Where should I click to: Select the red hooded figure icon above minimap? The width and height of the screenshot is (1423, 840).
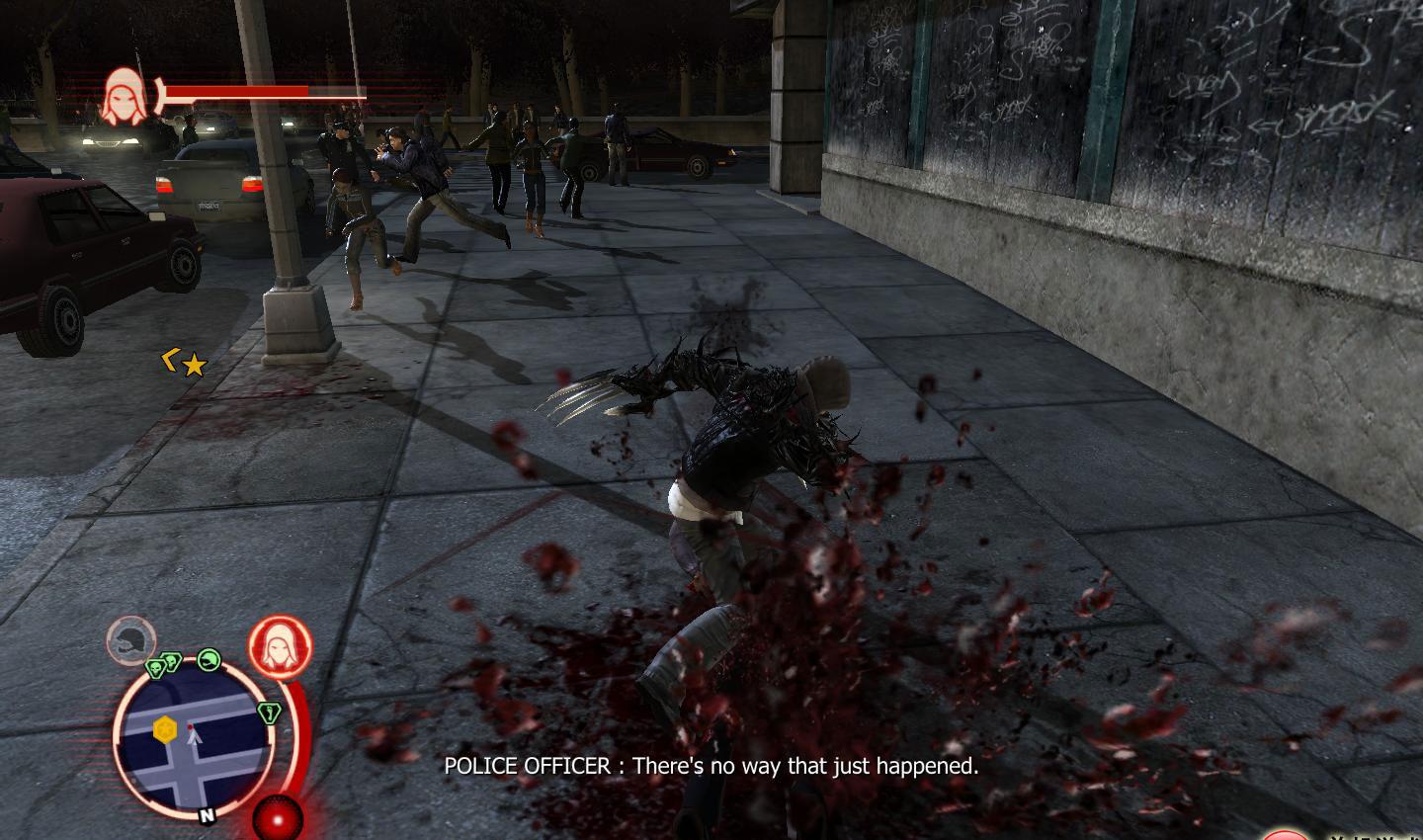280,648
